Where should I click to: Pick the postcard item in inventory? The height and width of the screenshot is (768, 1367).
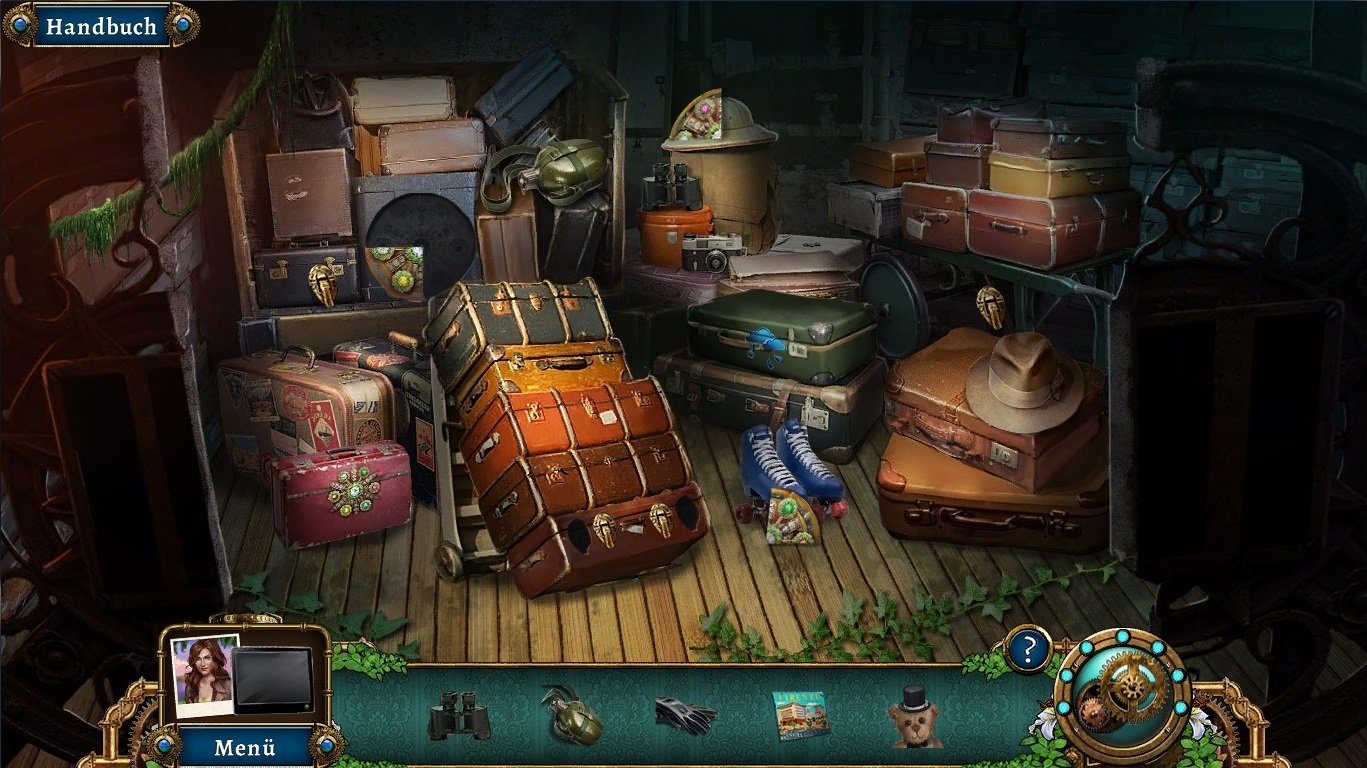pos(801,714)
